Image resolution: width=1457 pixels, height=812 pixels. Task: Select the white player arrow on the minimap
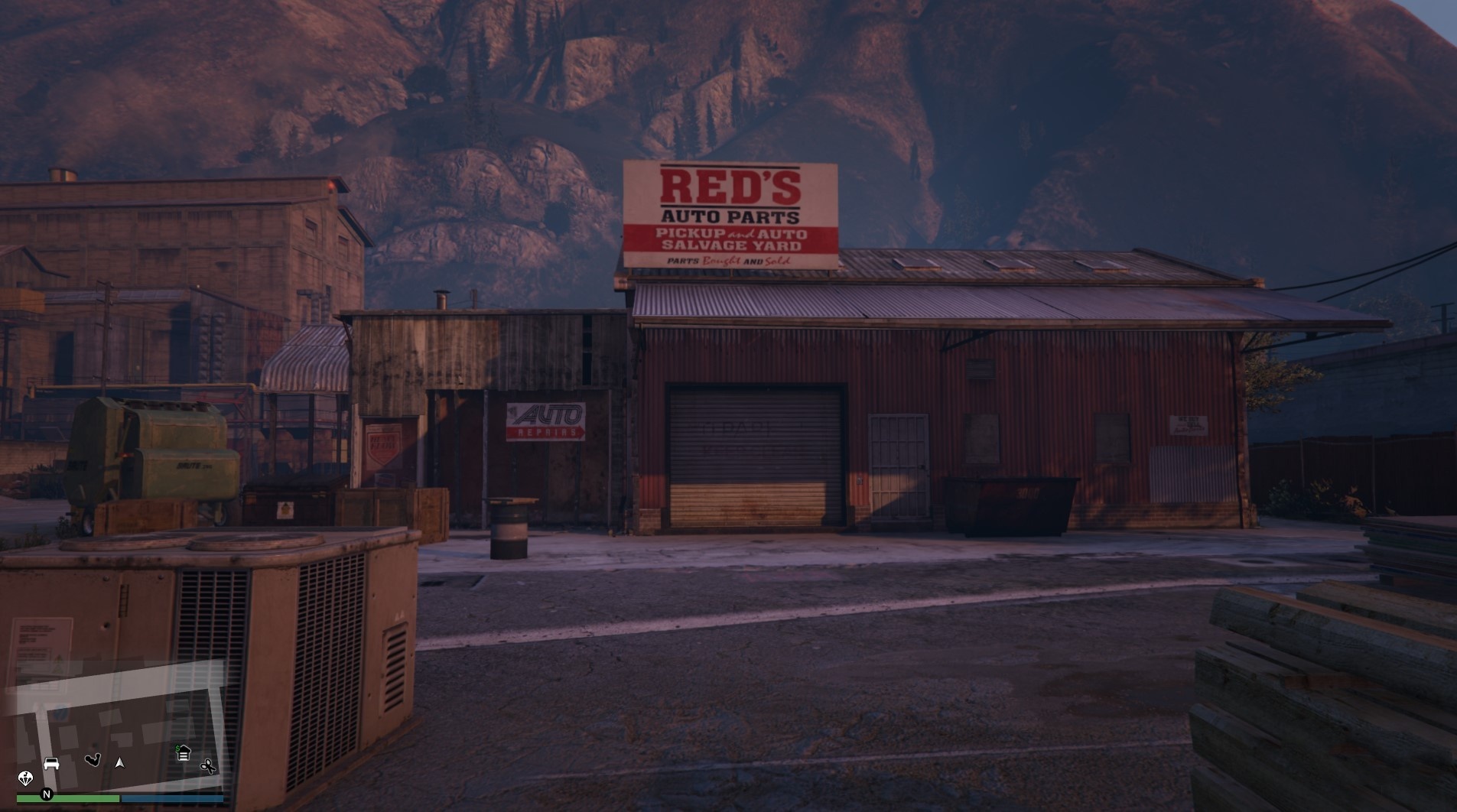click(119, 764)
